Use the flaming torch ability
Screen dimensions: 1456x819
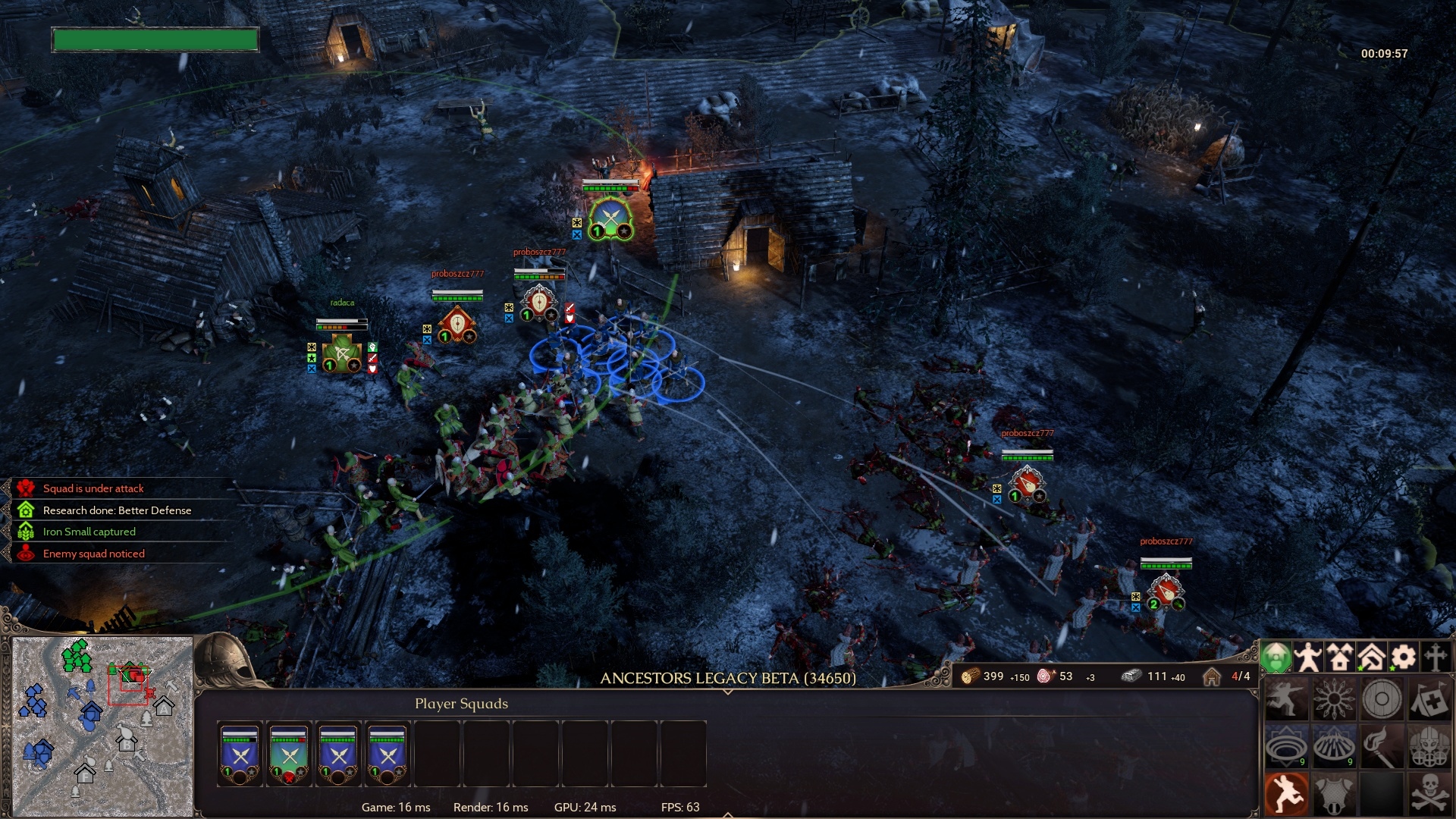pos(1382,747)
